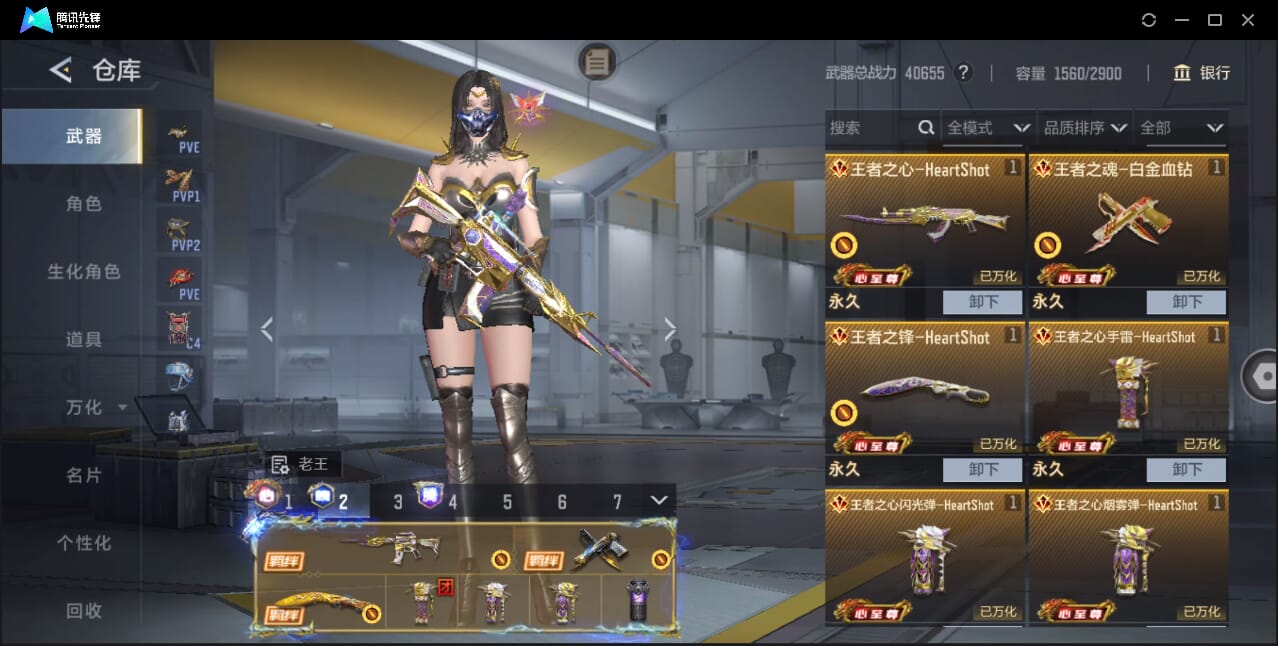Open the 道具 items tab
Viewport: 1278px width, 646px height.
point(83,340)
